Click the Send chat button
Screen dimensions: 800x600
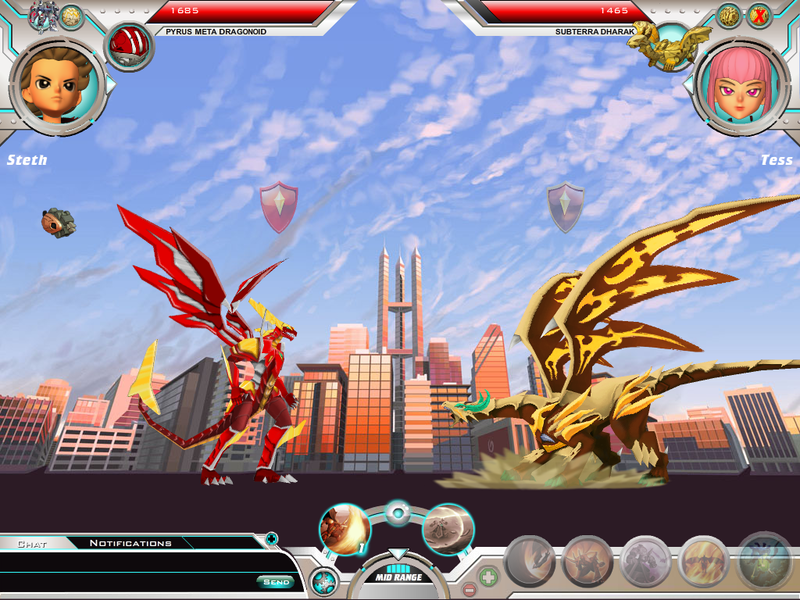tap(275, 582)
